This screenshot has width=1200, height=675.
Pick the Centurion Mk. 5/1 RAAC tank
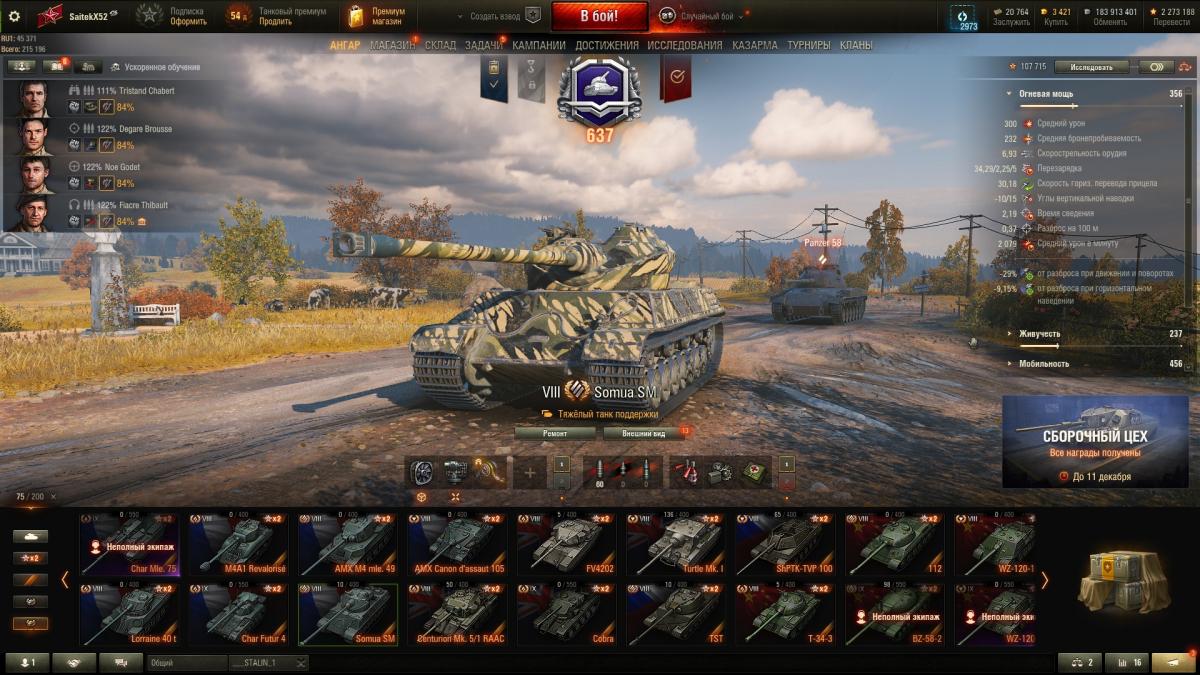coord(456,614)
